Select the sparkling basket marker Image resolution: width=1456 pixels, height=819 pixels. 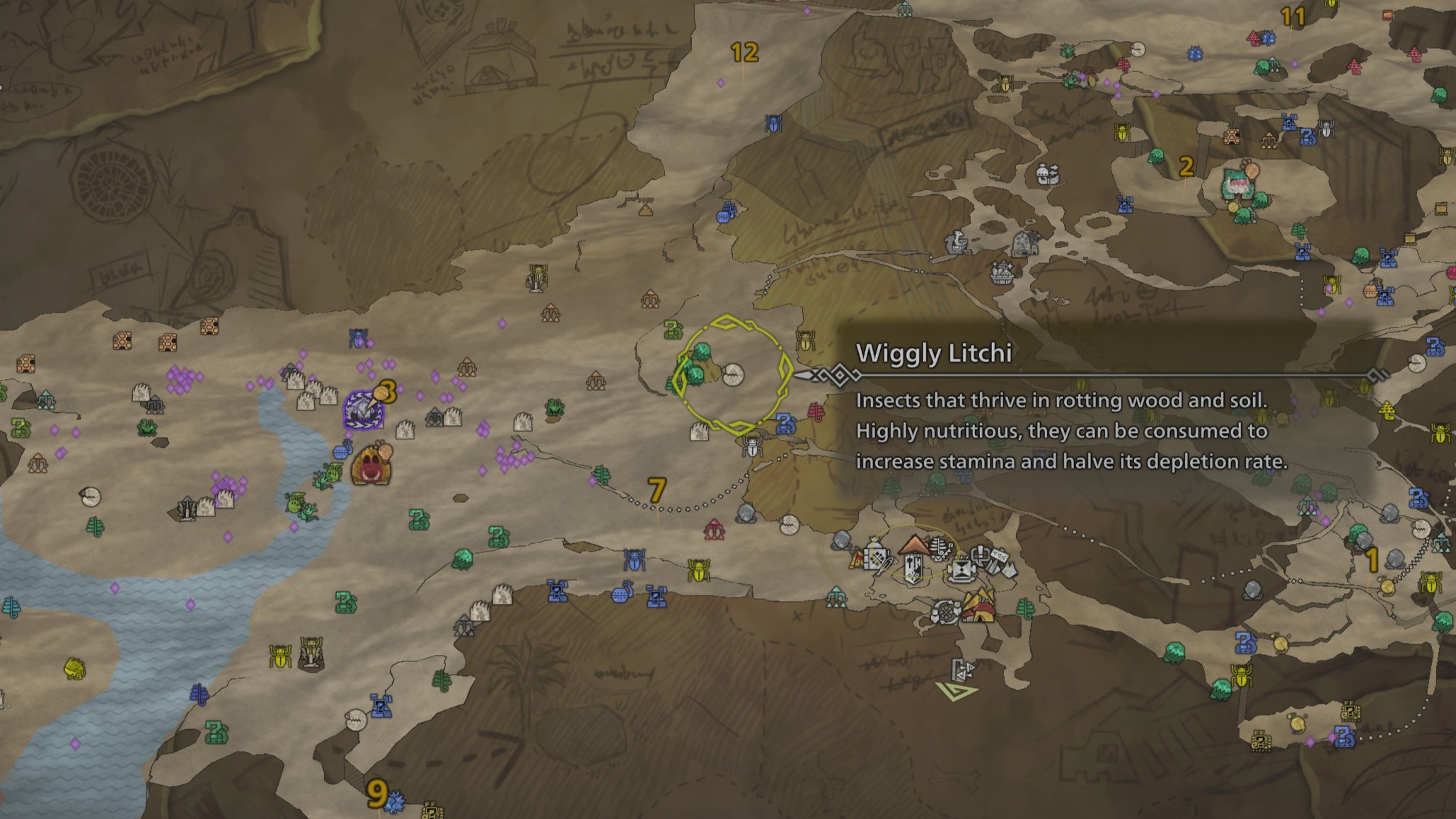click(1002, 271)
